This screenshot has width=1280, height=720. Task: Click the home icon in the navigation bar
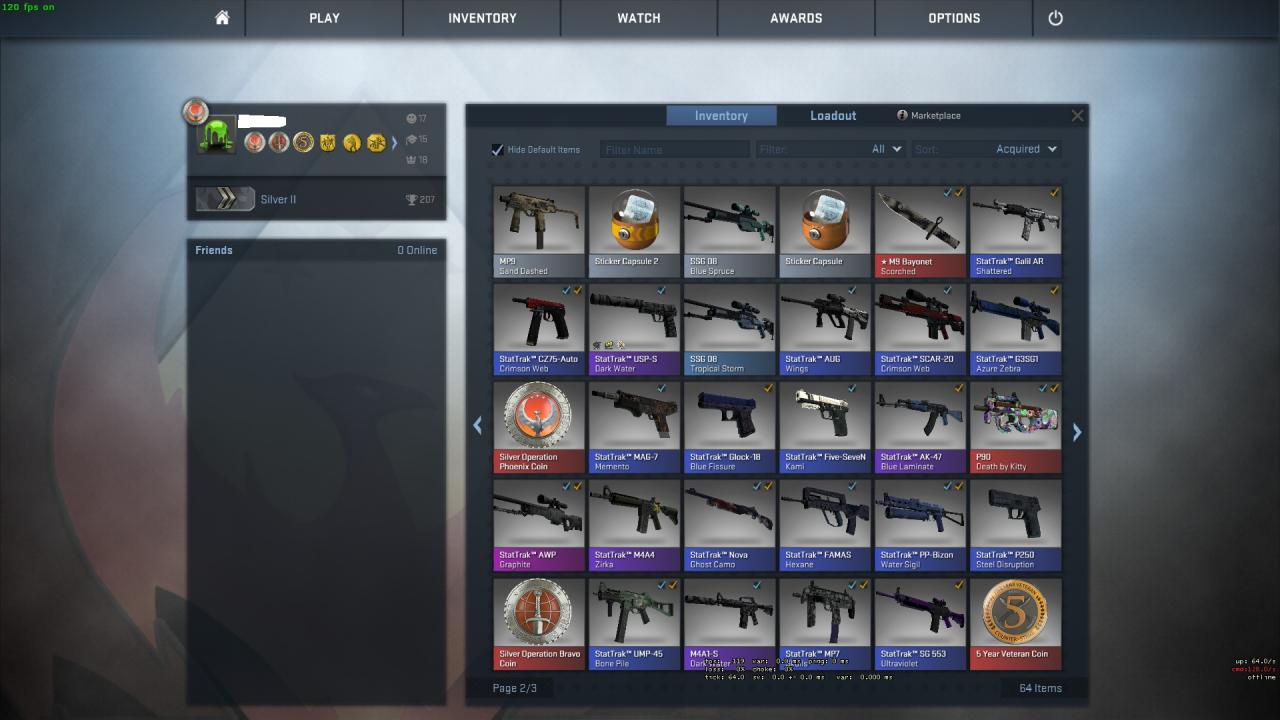(220, 17)
